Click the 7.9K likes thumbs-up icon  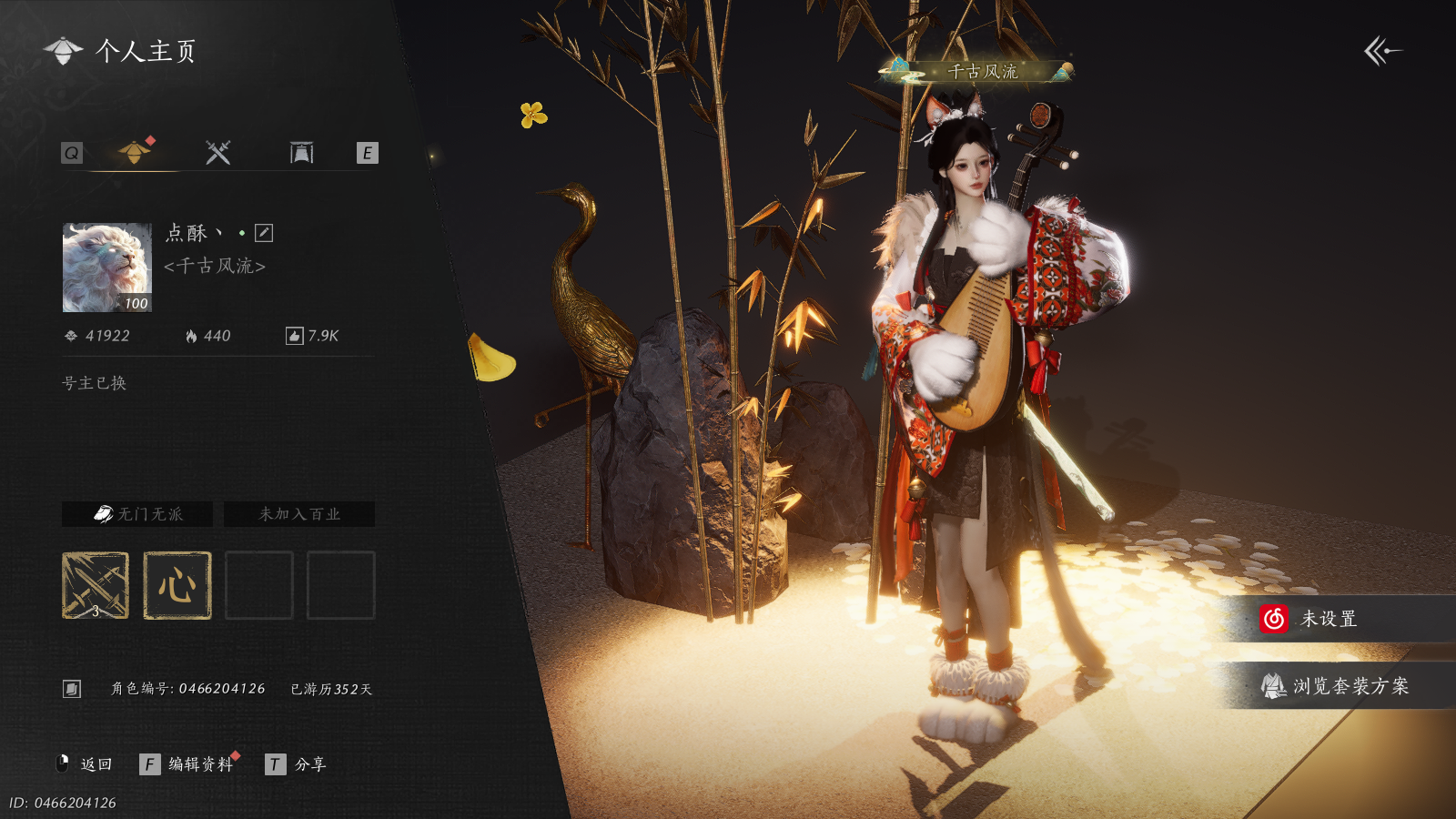pyautogui.click(x=294, y=337)
